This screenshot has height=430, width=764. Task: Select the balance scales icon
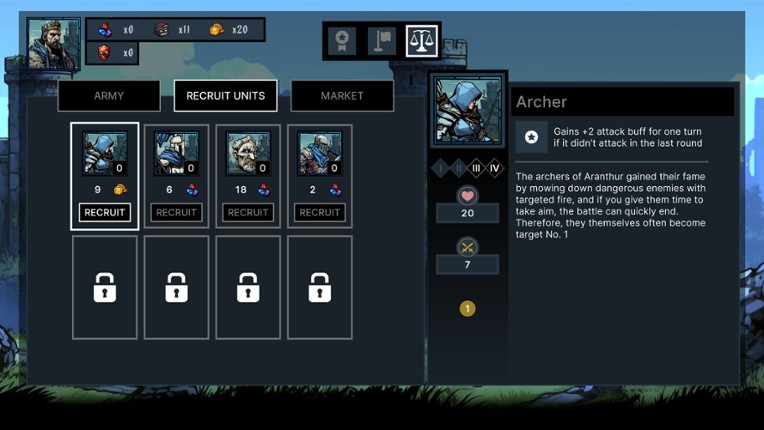coord(422,41)
